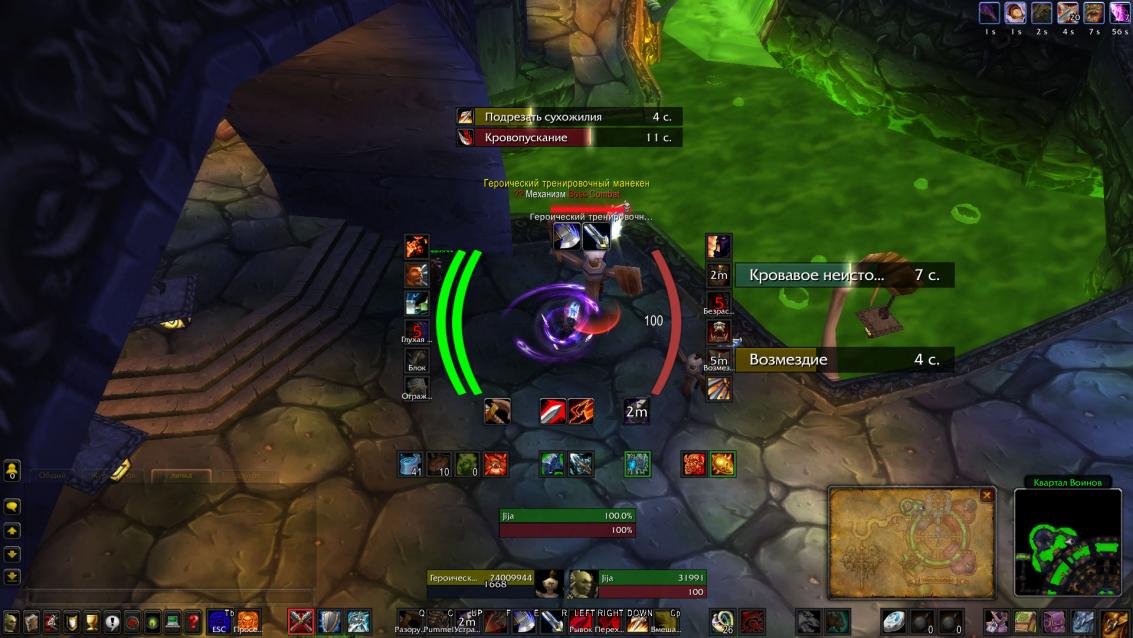Click the Безрассудство ability icon
Image resolution: width=1133 pixels, height=638 pixels.
click(718, 303)
